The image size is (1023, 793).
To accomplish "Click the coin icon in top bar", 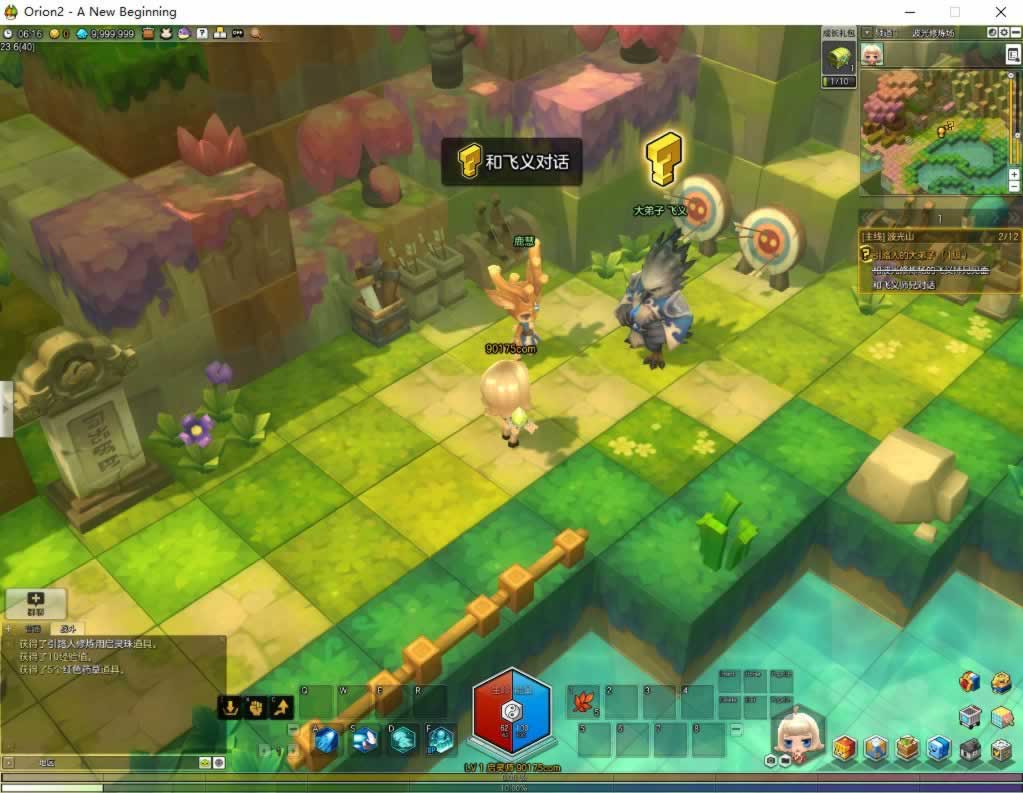I will 55,33.
